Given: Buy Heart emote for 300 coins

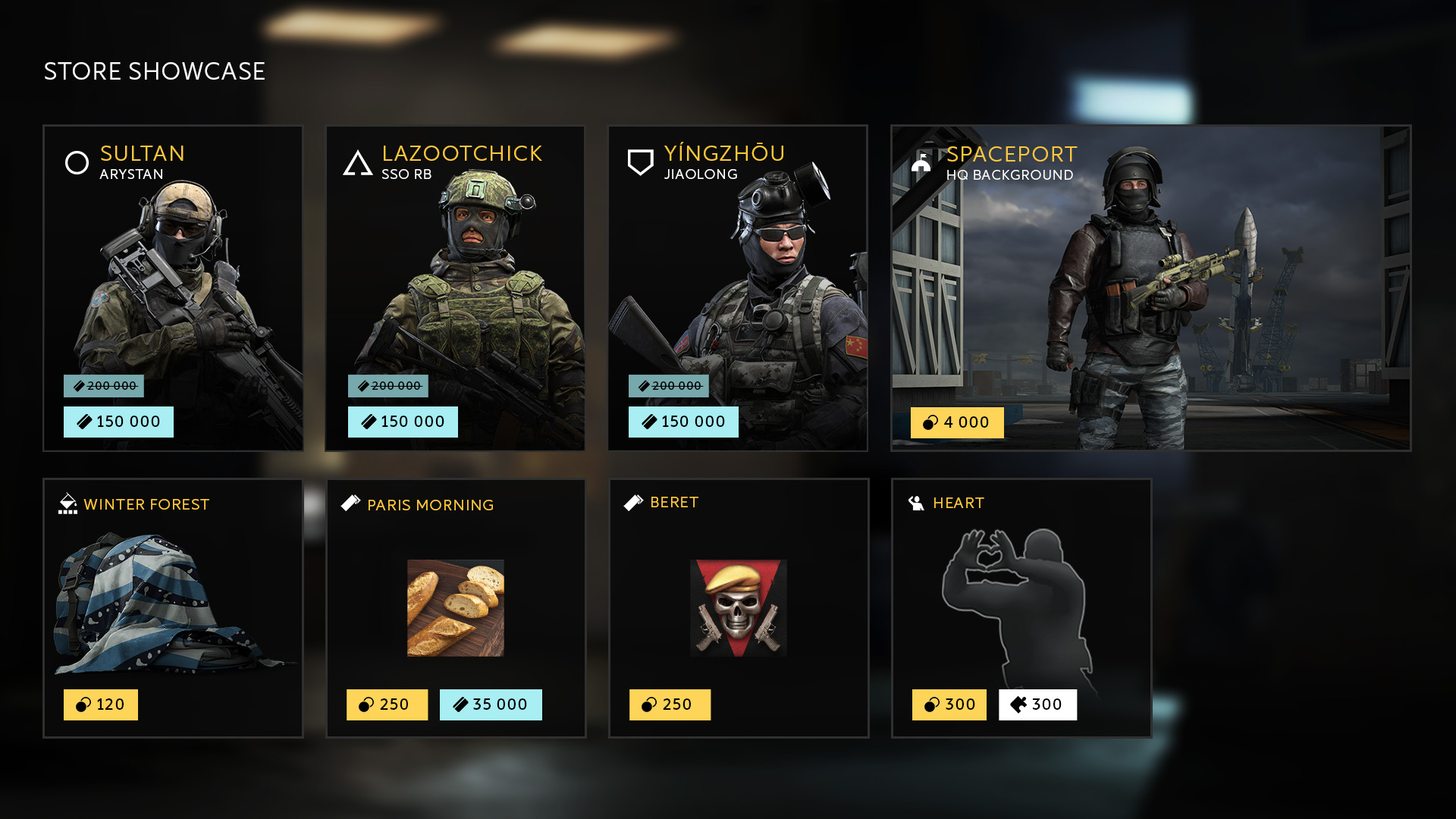Looking at the screenshot, I should [949, 704].
